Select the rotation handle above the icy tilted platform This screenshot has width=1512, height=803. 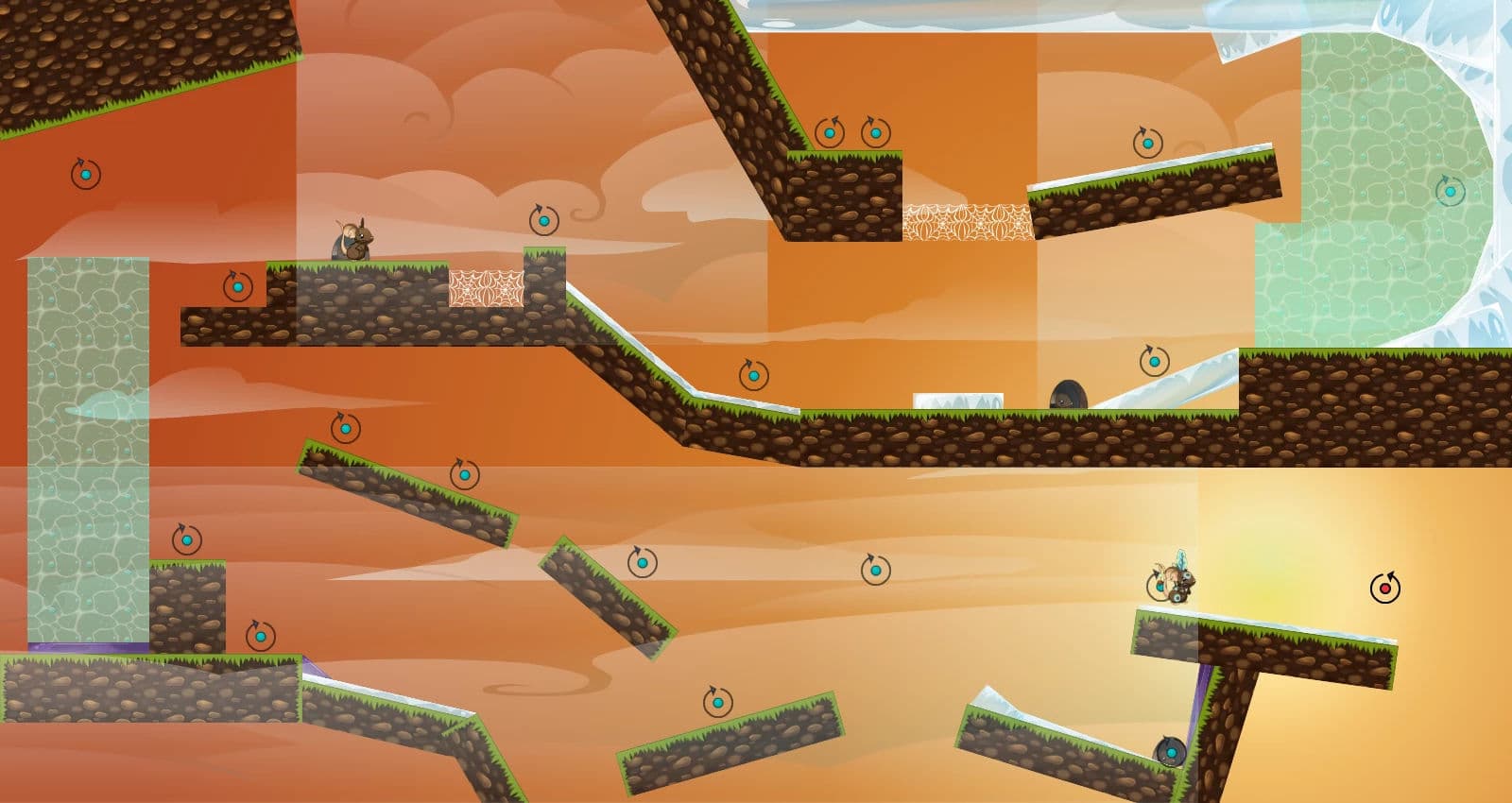click(1147, 144)
